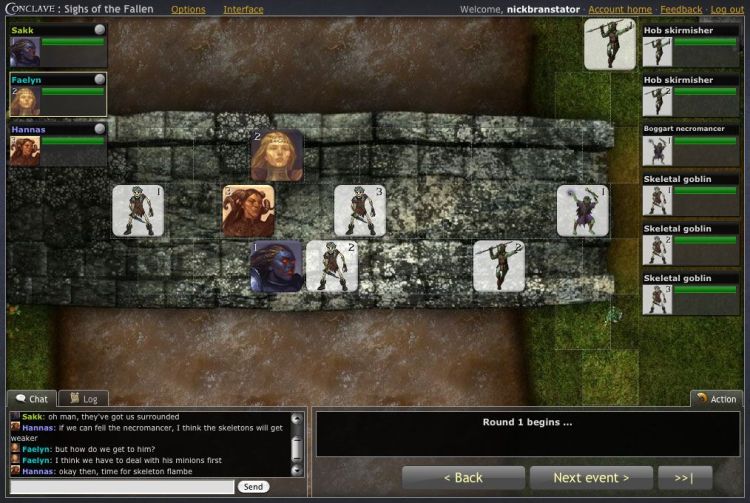Advance to the next event
Viewport: 750px width, 503px height.
[591, 478]
